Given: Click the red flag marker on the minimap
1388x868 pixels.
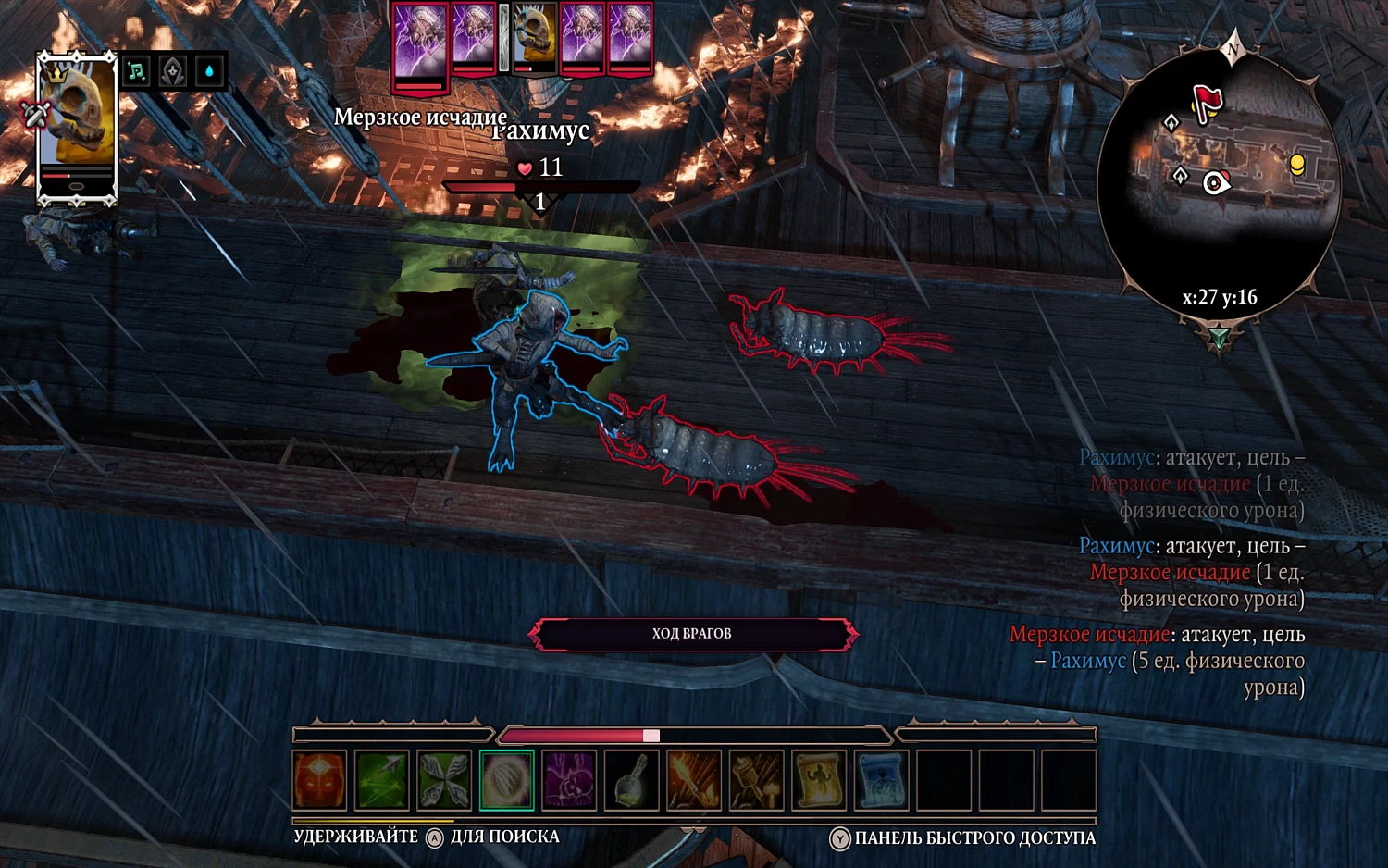Looking at the screenshot, I should coord(1209,100).
